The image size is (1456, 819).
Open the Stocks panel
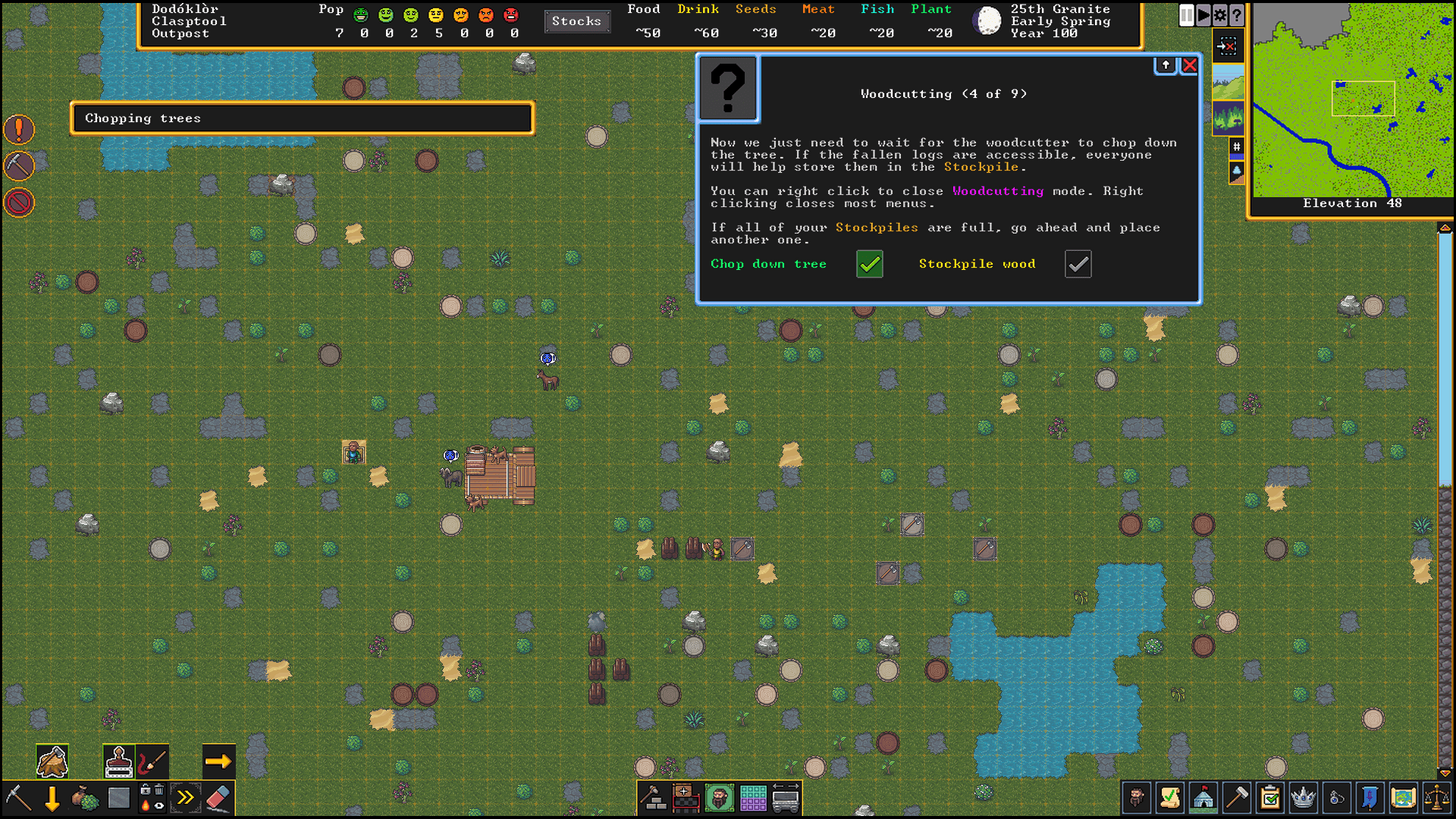[x=577, y=21]
